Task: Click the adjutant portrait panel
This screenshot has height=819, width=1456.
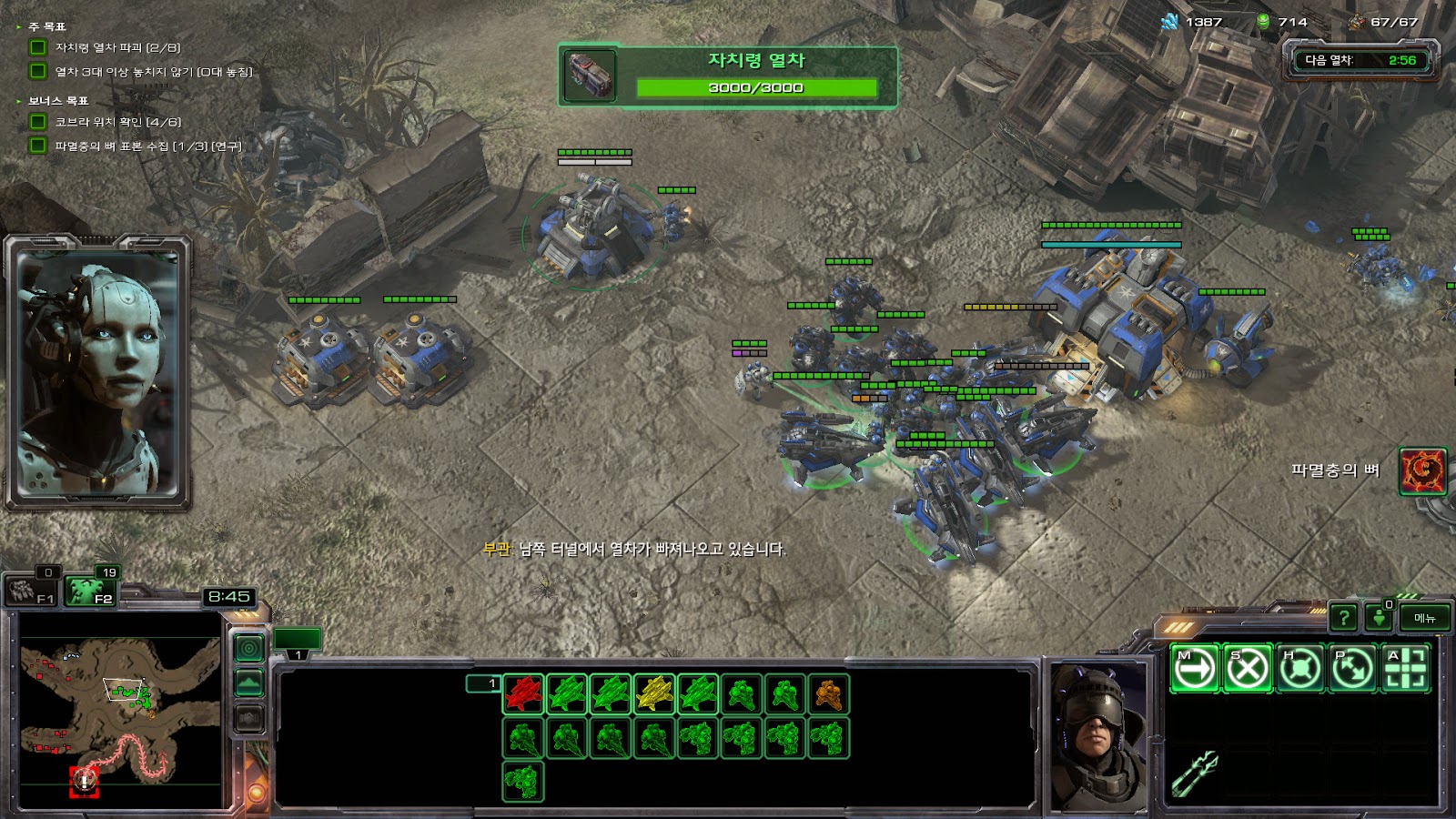Action: (x=97, y=373)
